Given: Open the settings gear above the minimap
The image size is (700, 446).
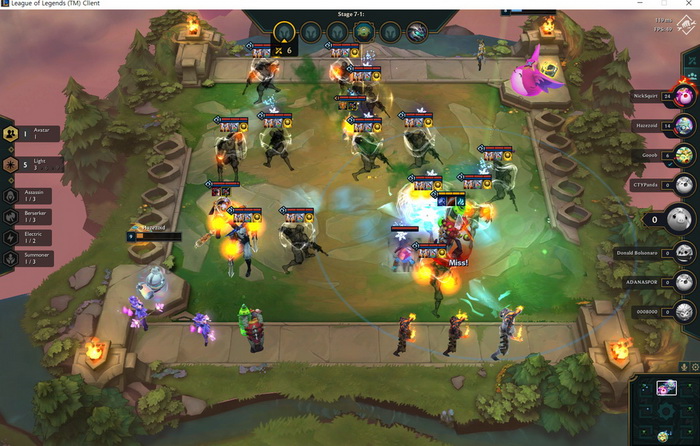Looking at the screenshot, I should 695,368.
